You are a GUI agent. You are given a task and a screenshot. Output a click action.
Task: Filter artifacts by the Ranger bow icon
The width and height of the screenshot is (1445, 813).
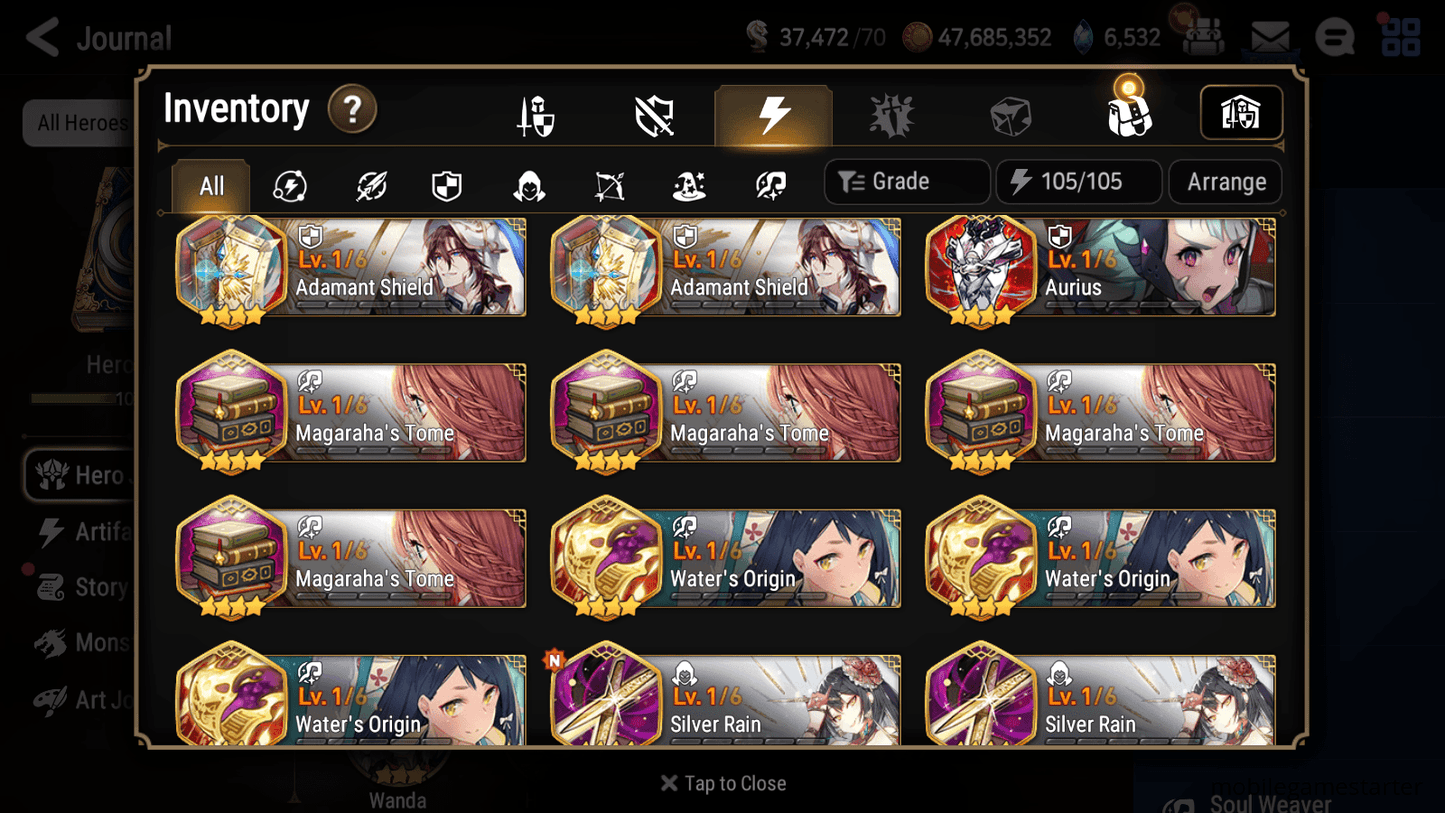[x=608, y=182]
